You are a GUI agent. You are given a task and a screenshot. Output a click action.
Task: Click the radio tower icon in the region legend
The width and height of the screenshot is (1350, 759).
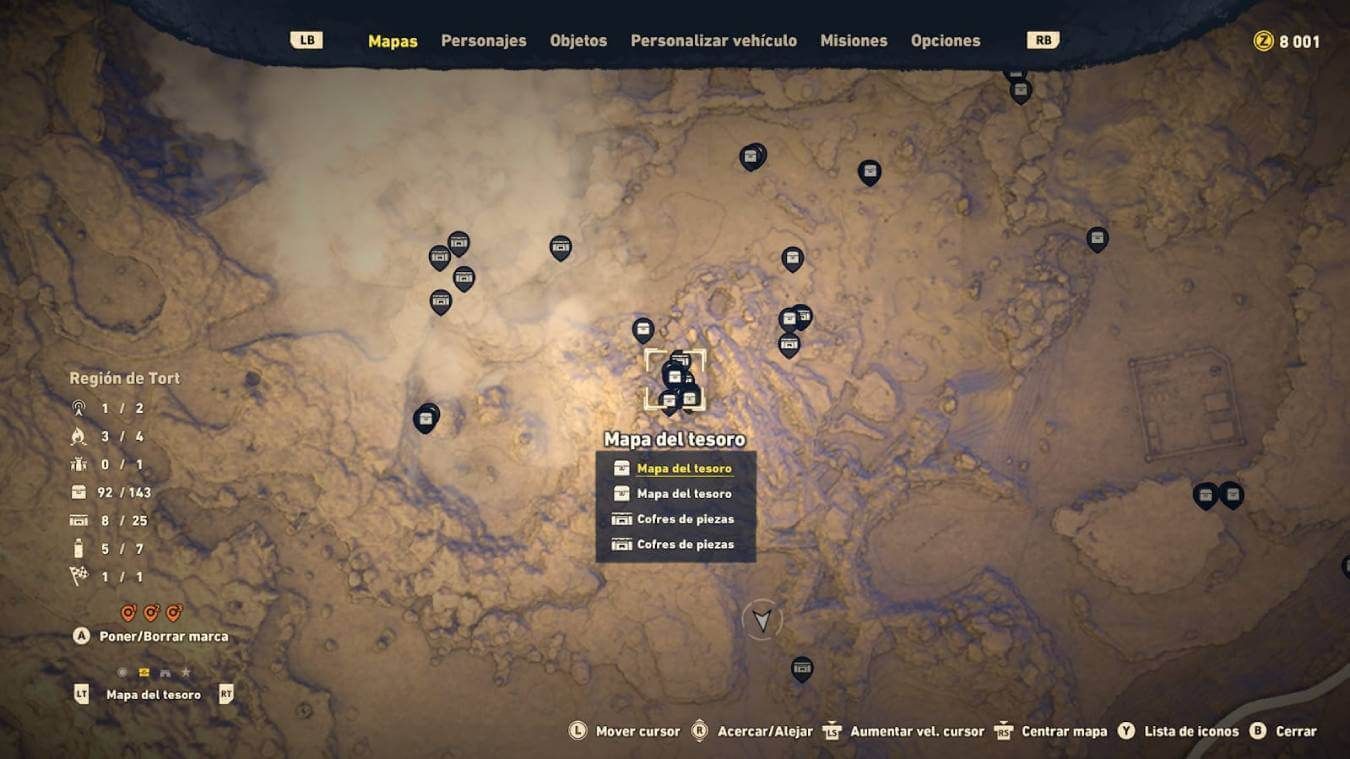point(77,407)
